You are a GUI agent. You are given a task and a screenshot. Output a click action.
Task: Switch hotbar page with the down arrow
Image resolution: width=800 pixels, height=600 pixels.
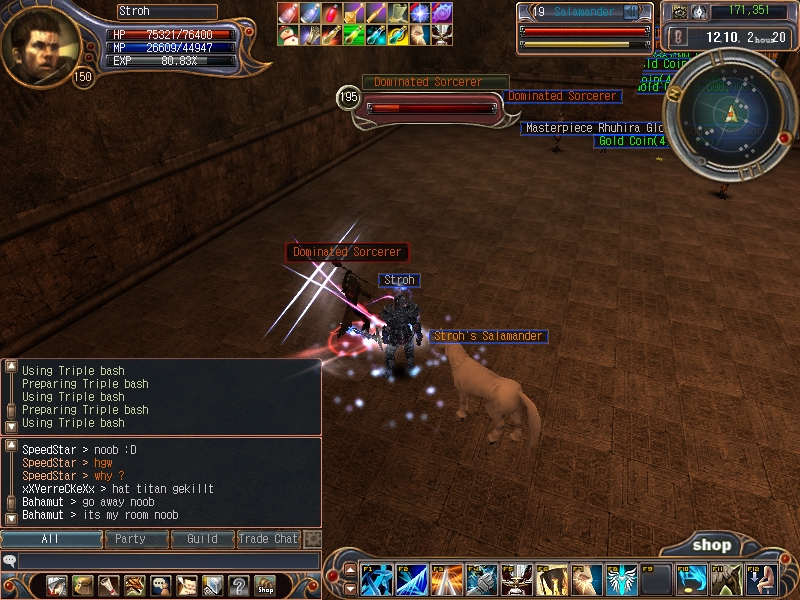350,588
